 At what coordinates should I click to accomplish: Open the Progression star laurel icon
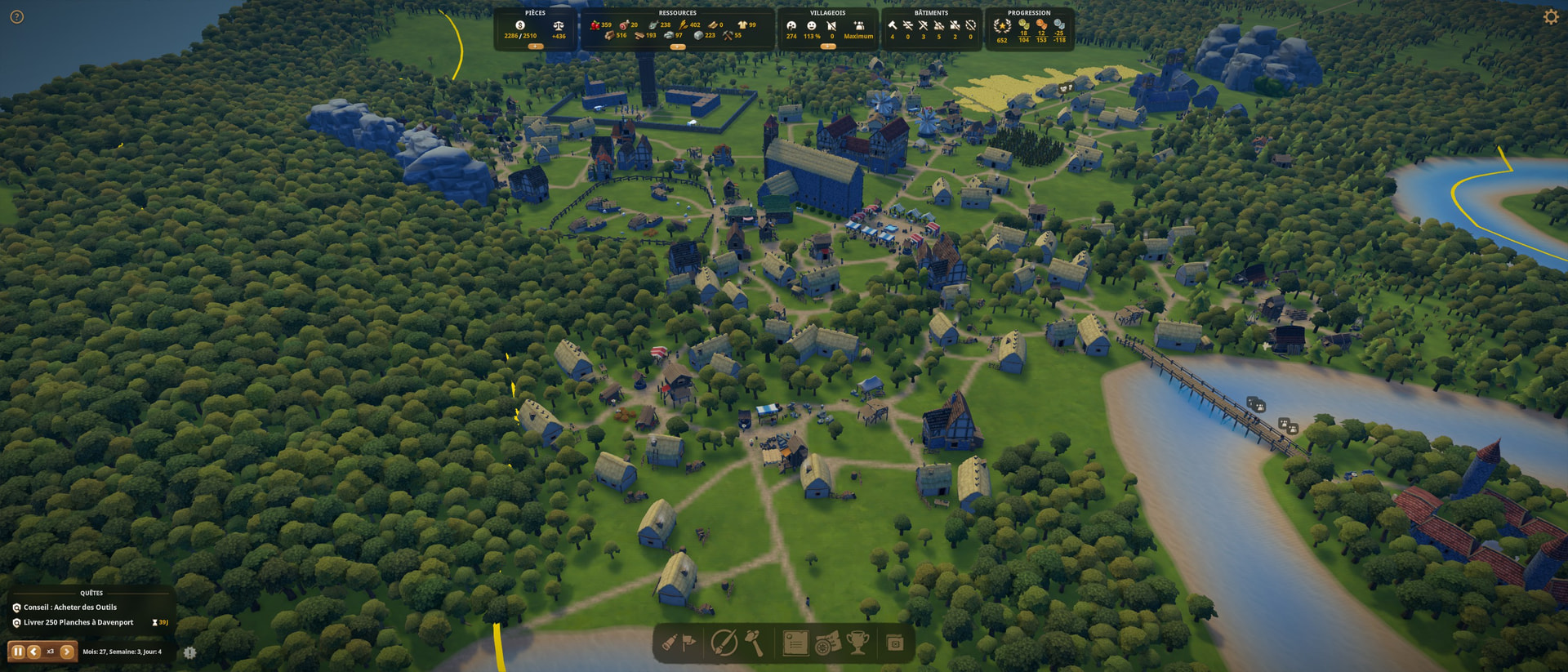(1002, 26)
